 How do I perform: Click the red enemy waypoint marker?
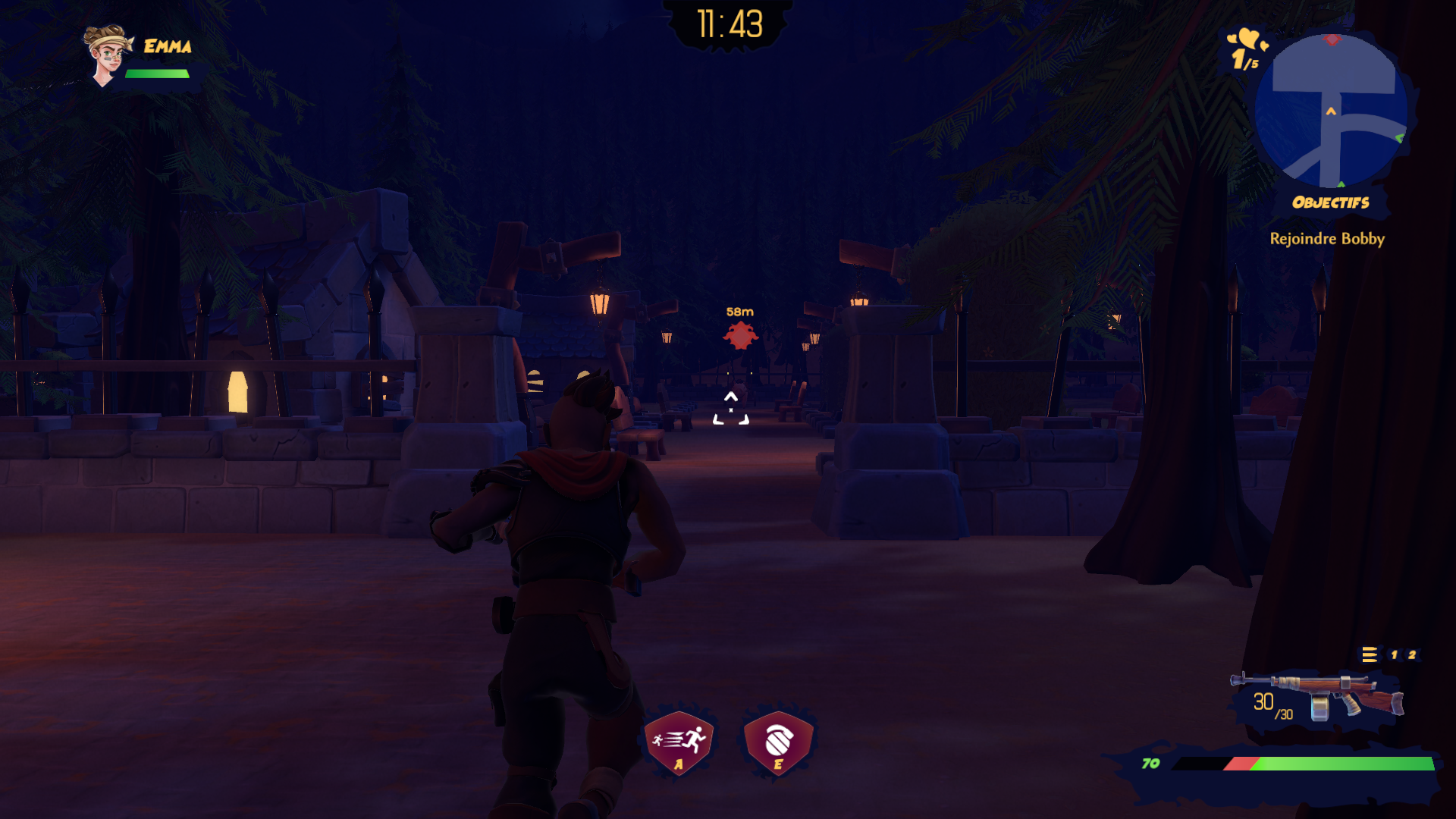(740, 334)
